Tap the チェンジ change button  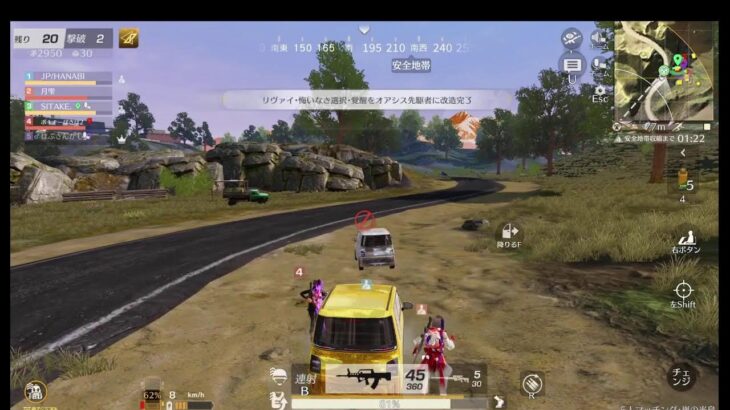tap(680, 377)
